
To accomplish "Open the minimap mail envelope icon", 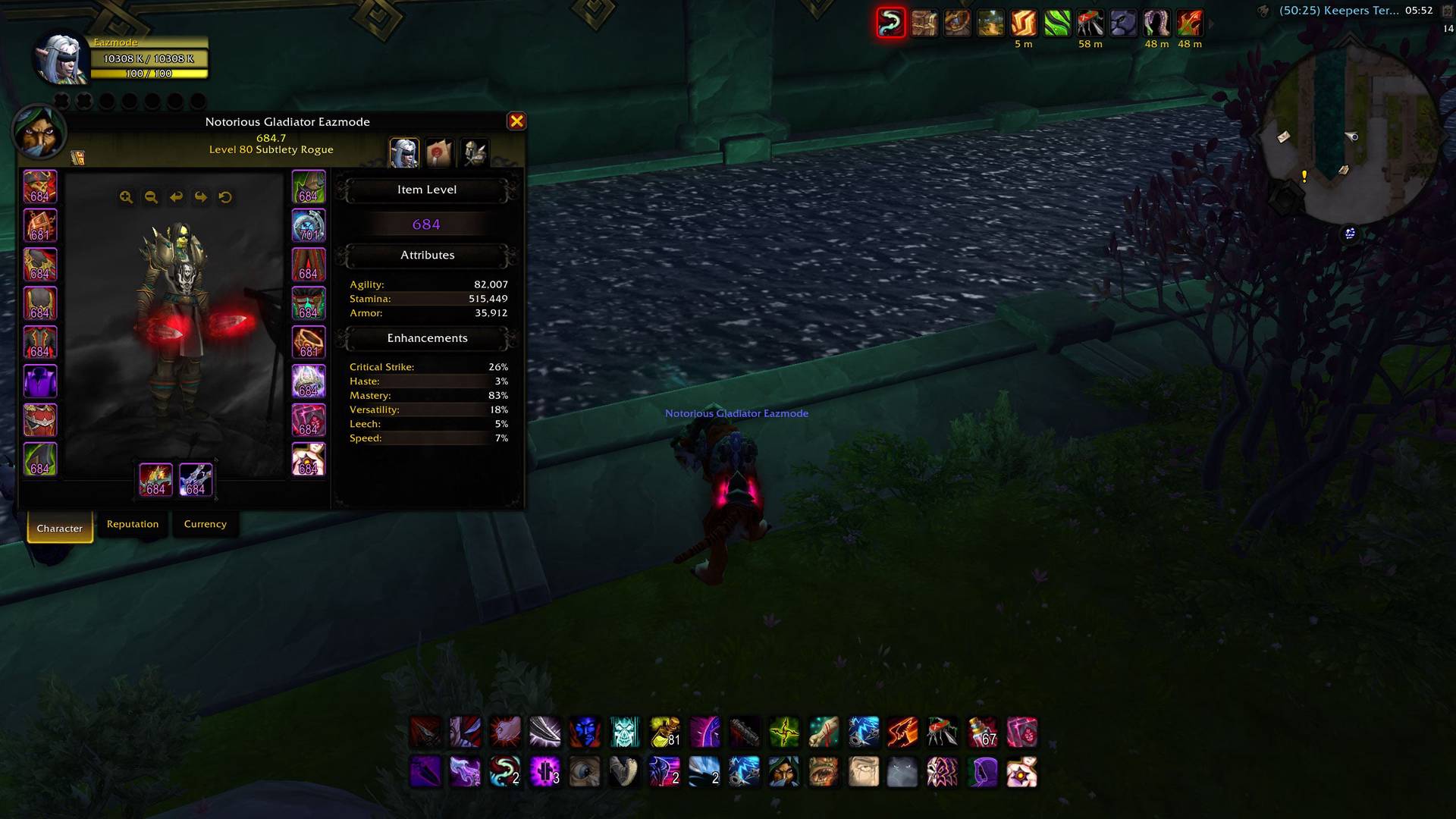I will click(1283, 137).
